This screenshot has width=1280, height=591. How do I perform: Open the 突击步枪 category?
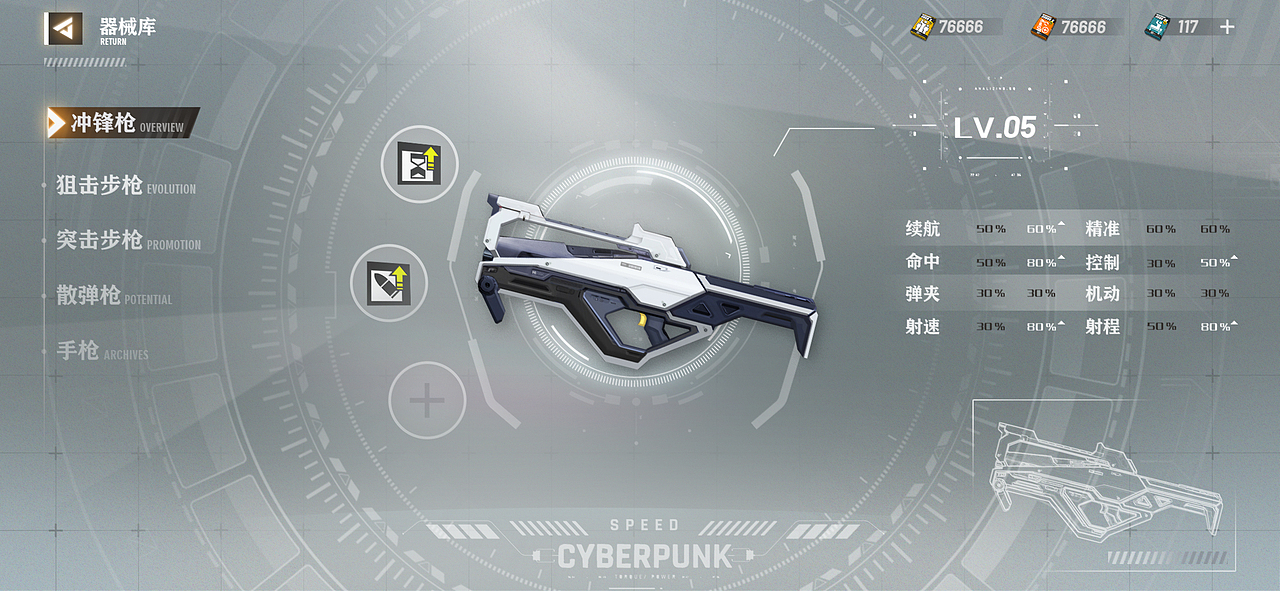(100, 240)
